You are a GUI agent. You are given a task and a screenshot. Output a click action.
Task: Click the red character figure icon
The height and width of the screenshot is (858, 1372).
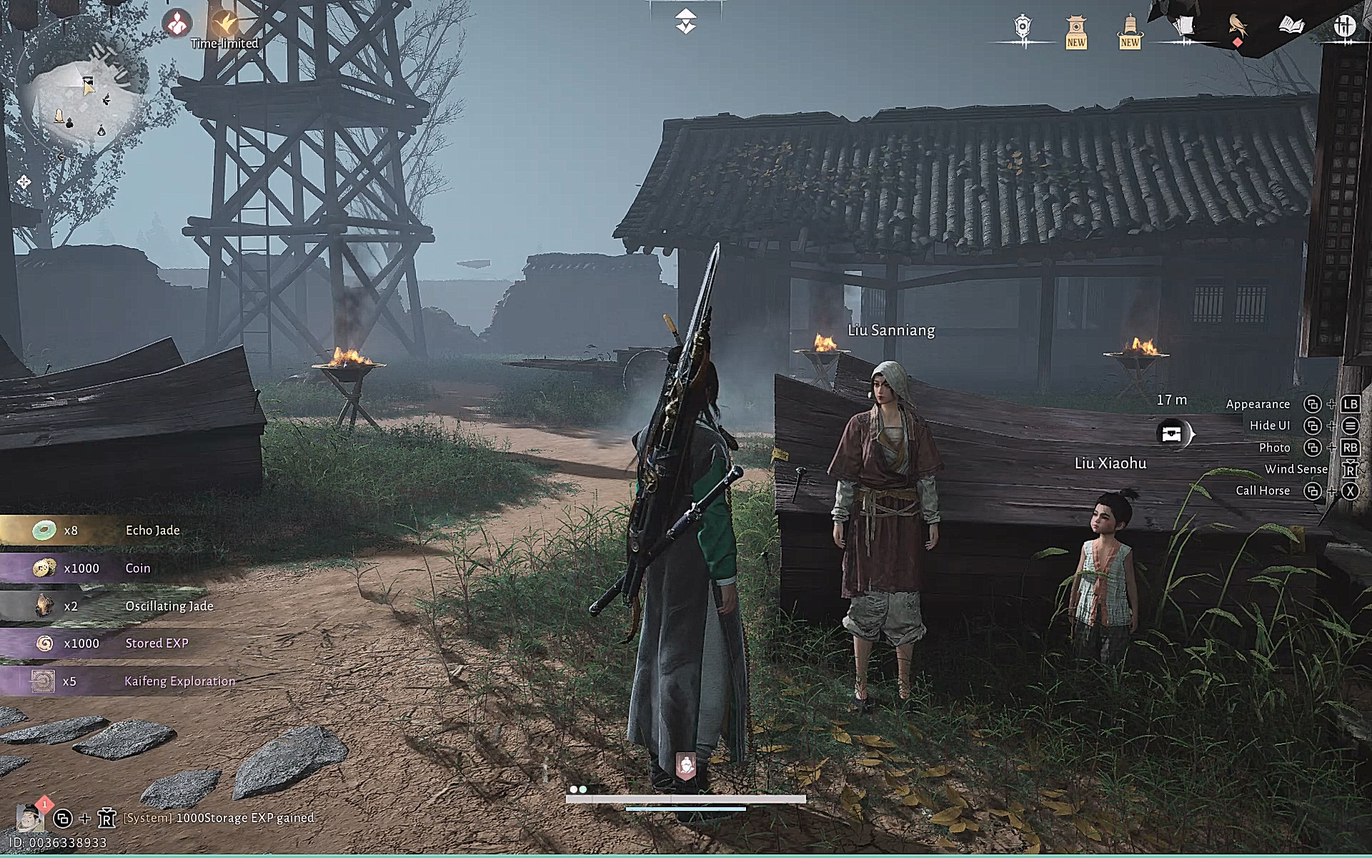tap(177, 22)
